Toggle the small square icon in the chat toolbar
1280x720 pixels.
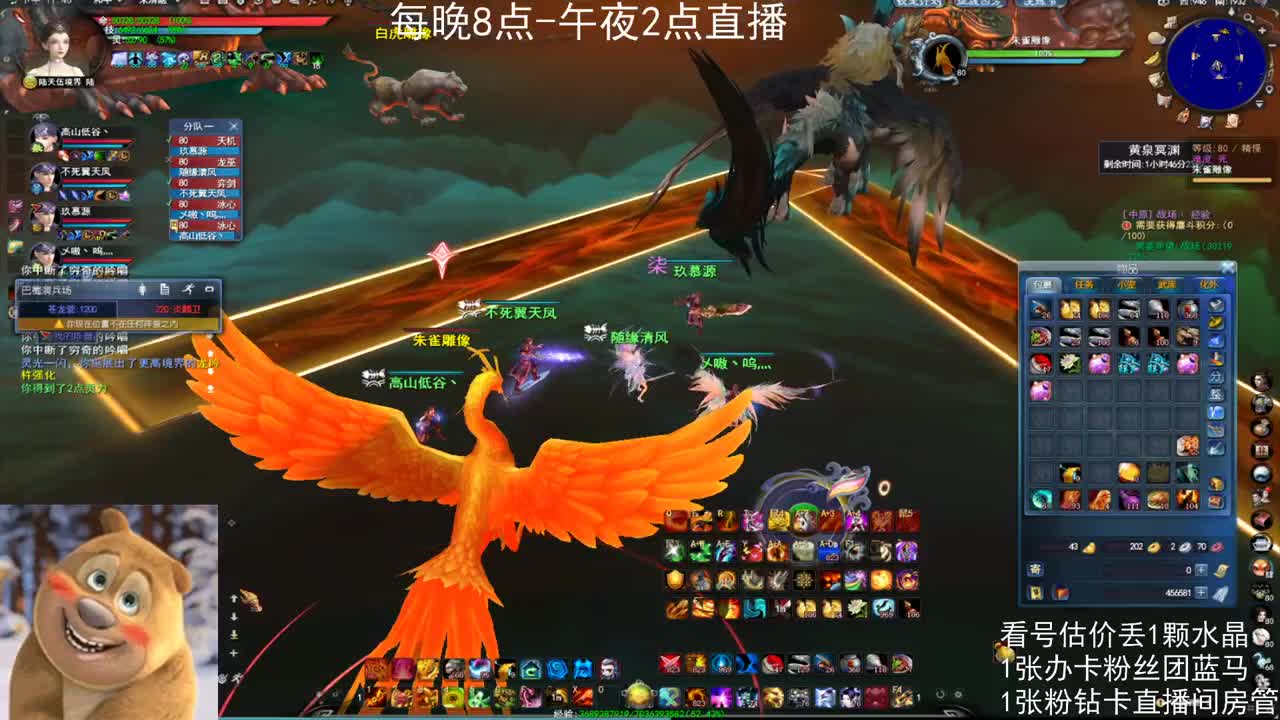click(x=210, y=289)
